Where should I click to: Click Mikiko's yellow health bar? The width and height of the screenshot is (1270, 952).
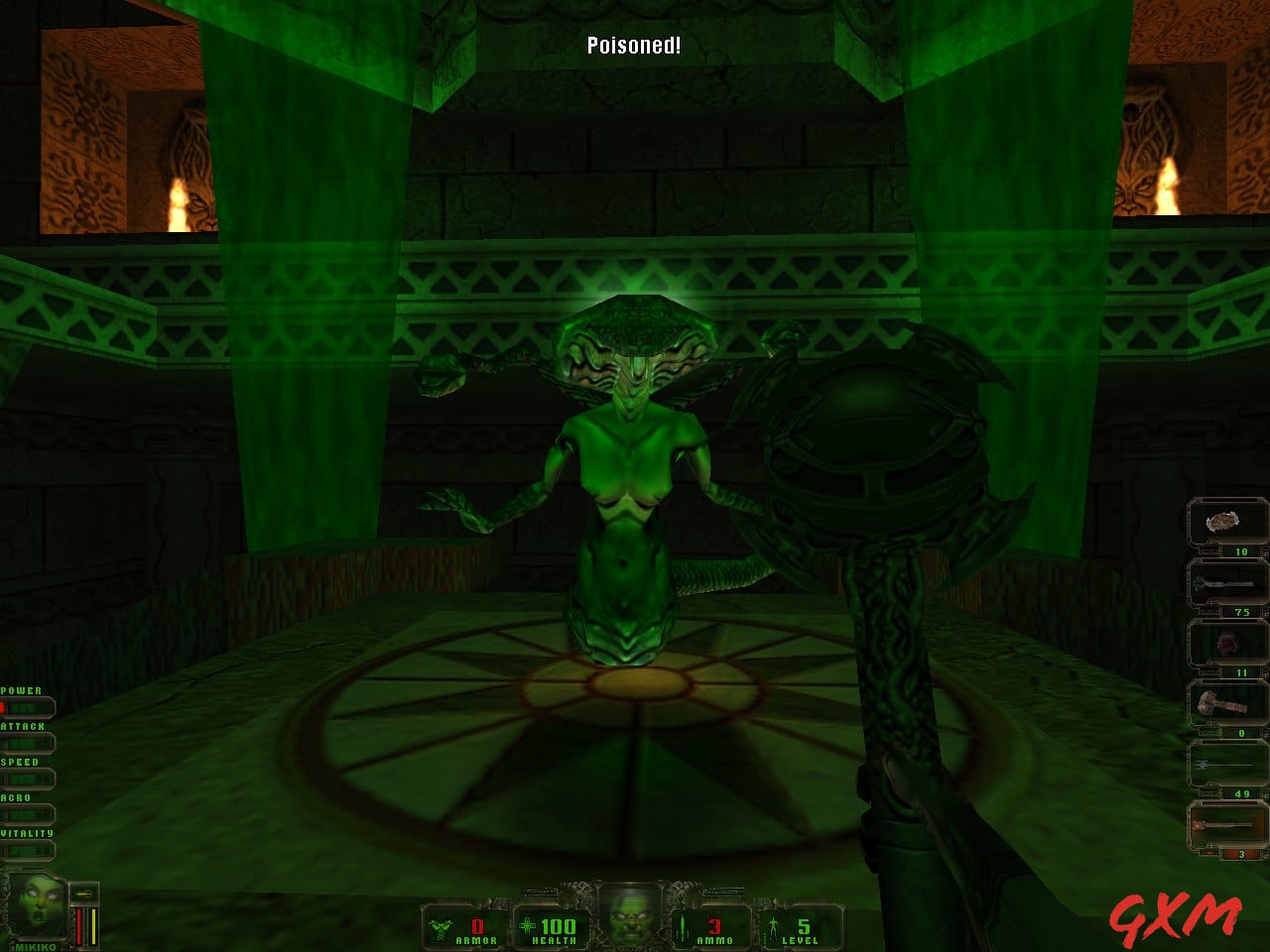pyautogui.click(x=93, y=926)
